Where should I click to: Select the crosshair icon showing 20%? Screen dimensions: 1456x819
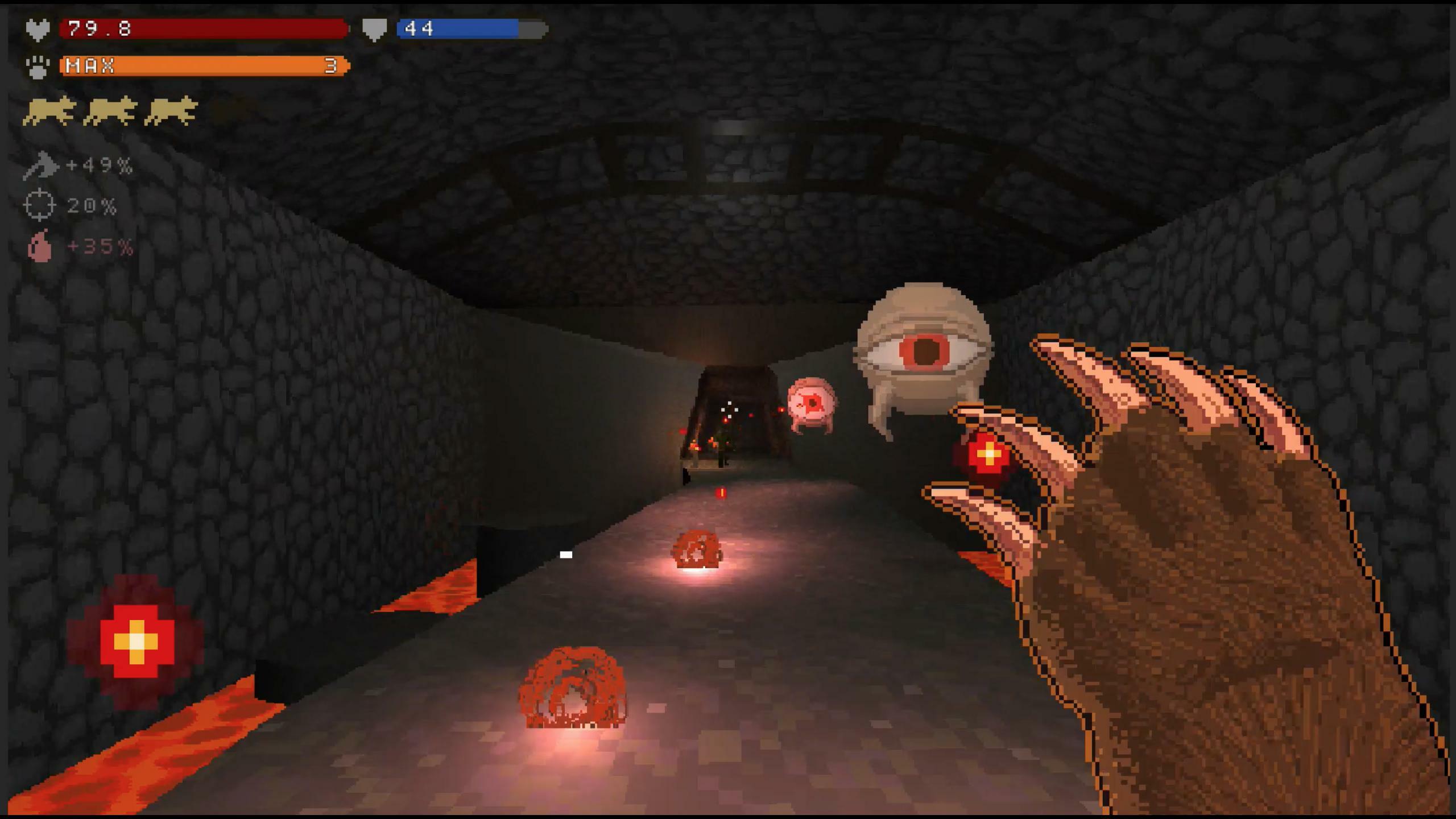coord(41,205)
